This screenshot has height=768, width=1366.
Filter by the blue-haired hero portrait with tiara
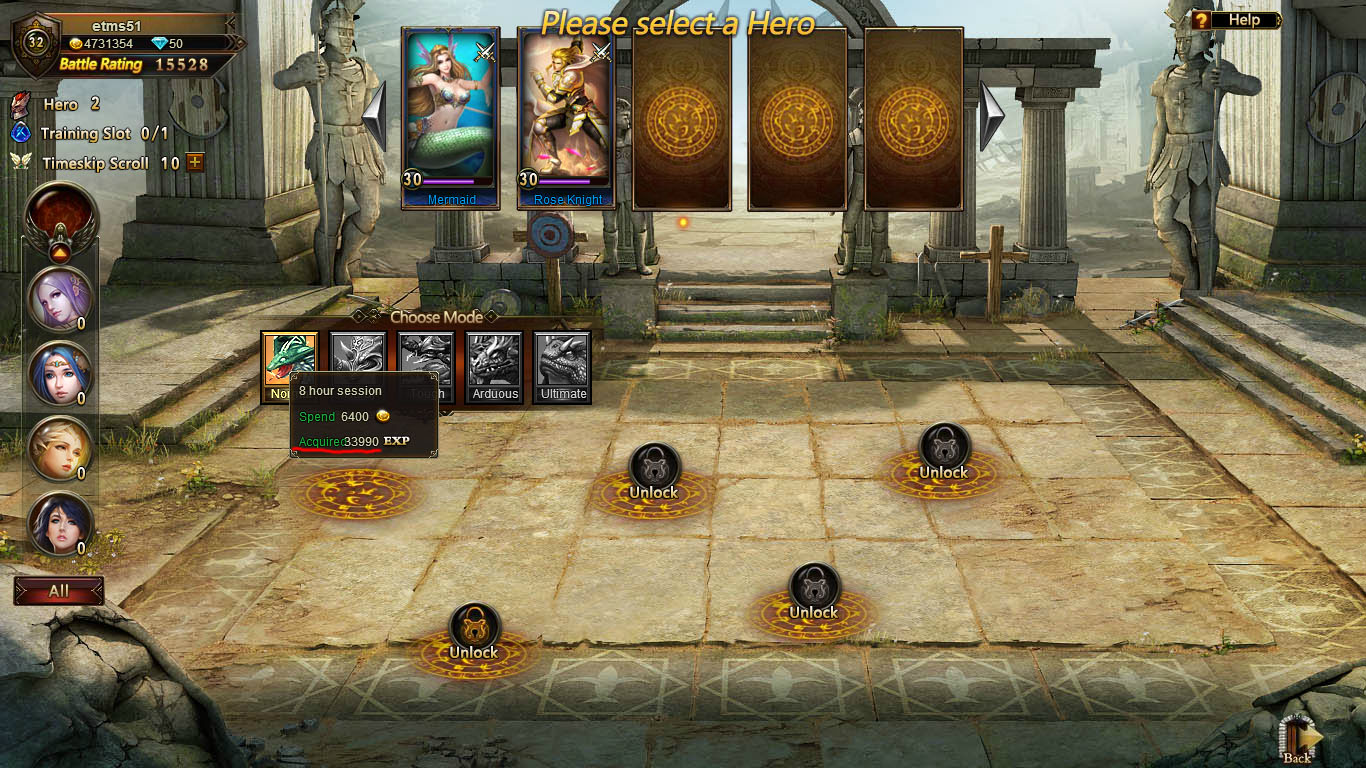click(x=60, y=374)
